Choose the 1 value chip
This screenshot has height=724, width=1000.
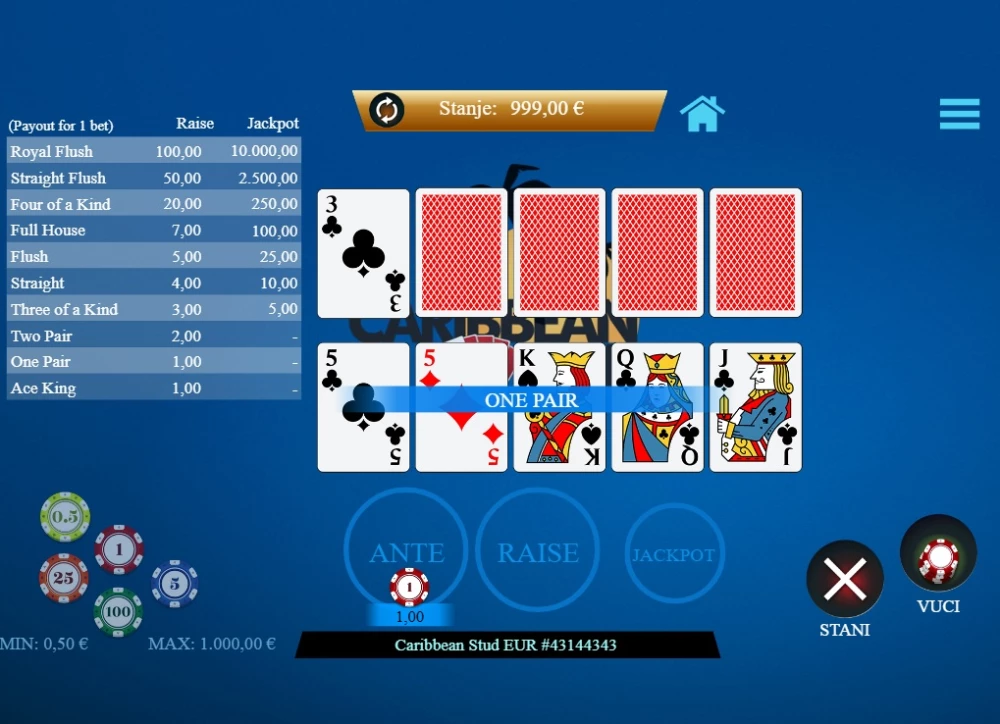119,549
